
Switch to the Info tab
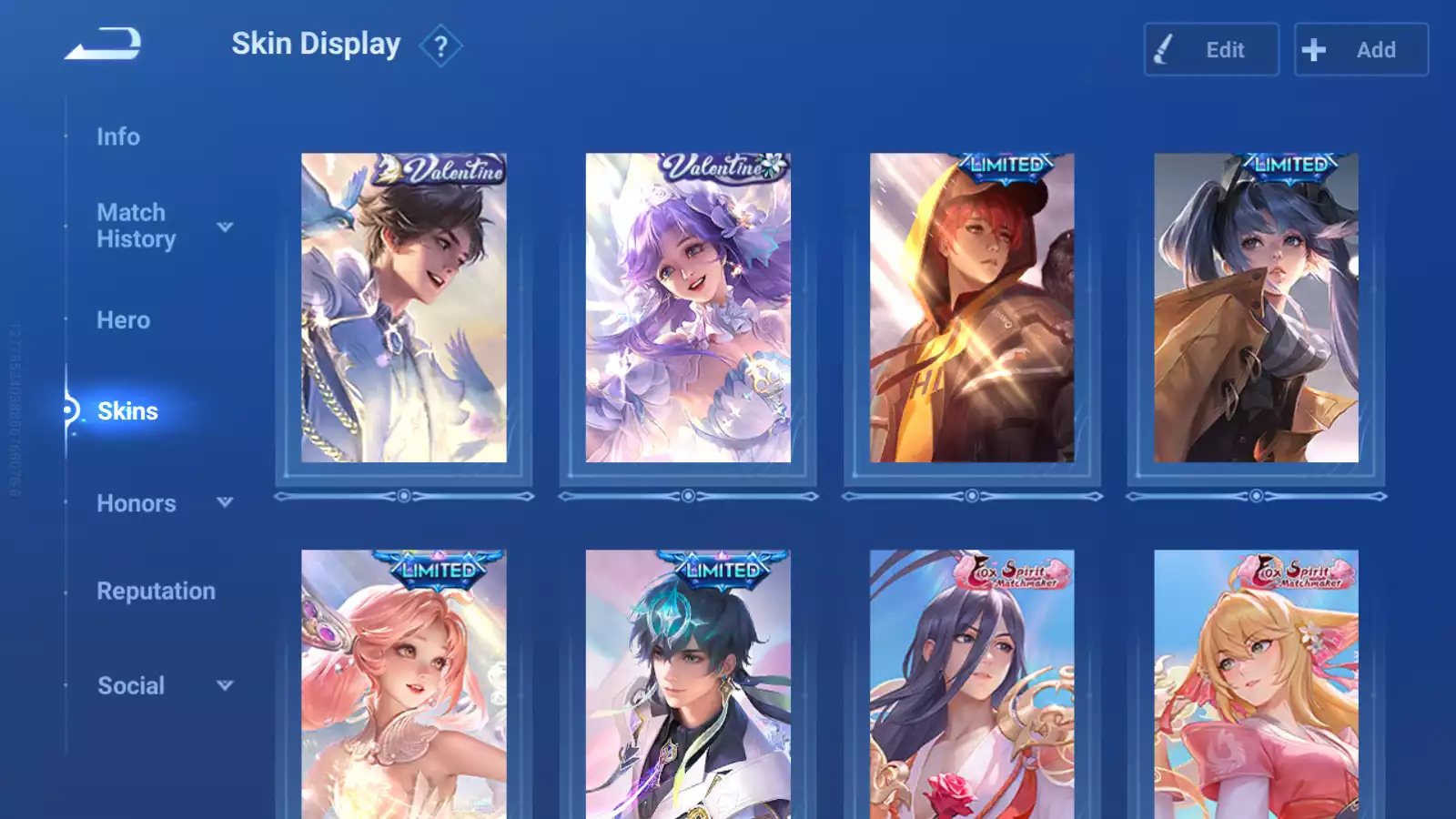tap(118, 136)
